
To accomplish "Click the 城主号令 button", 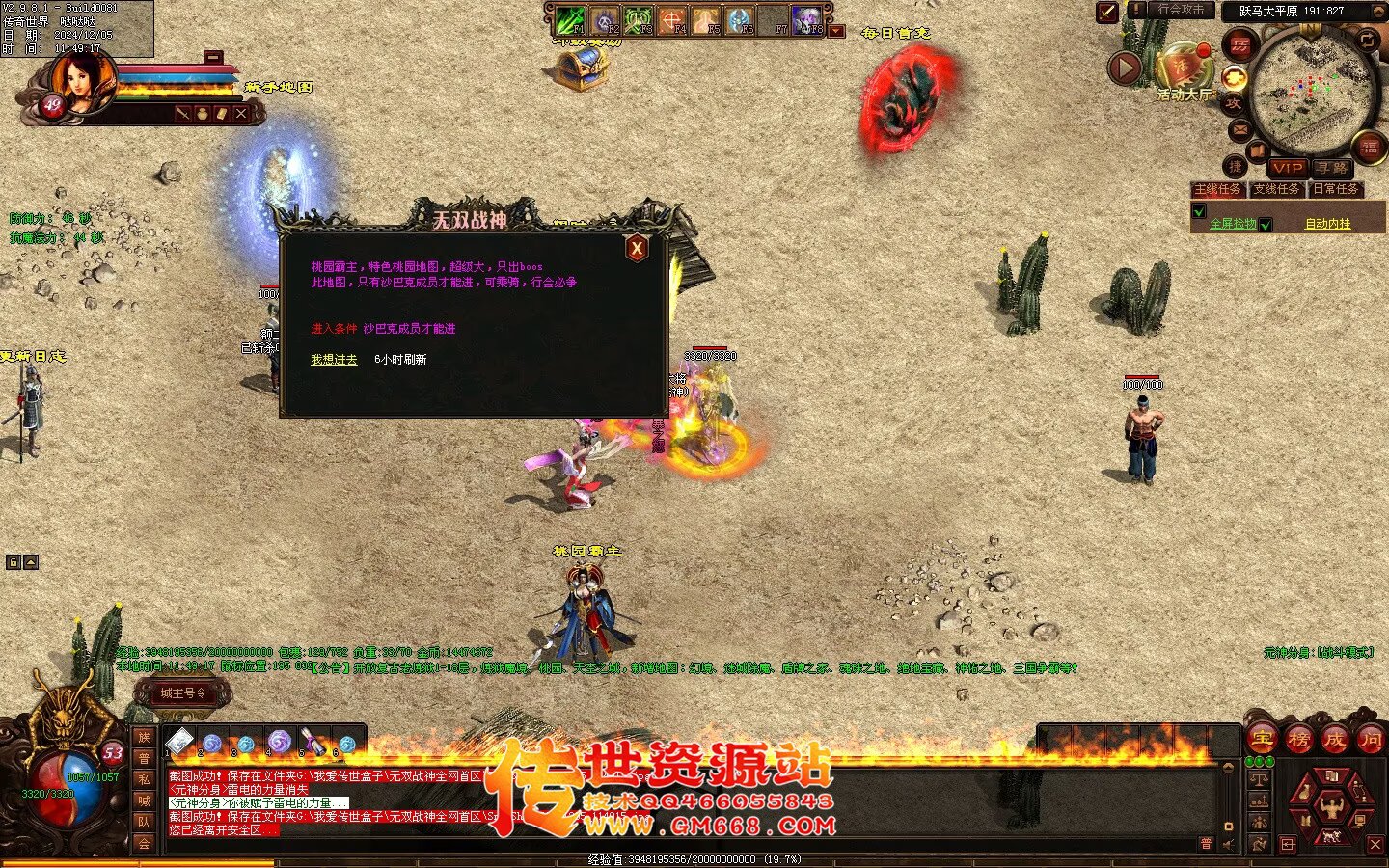I will click(183, 692).
